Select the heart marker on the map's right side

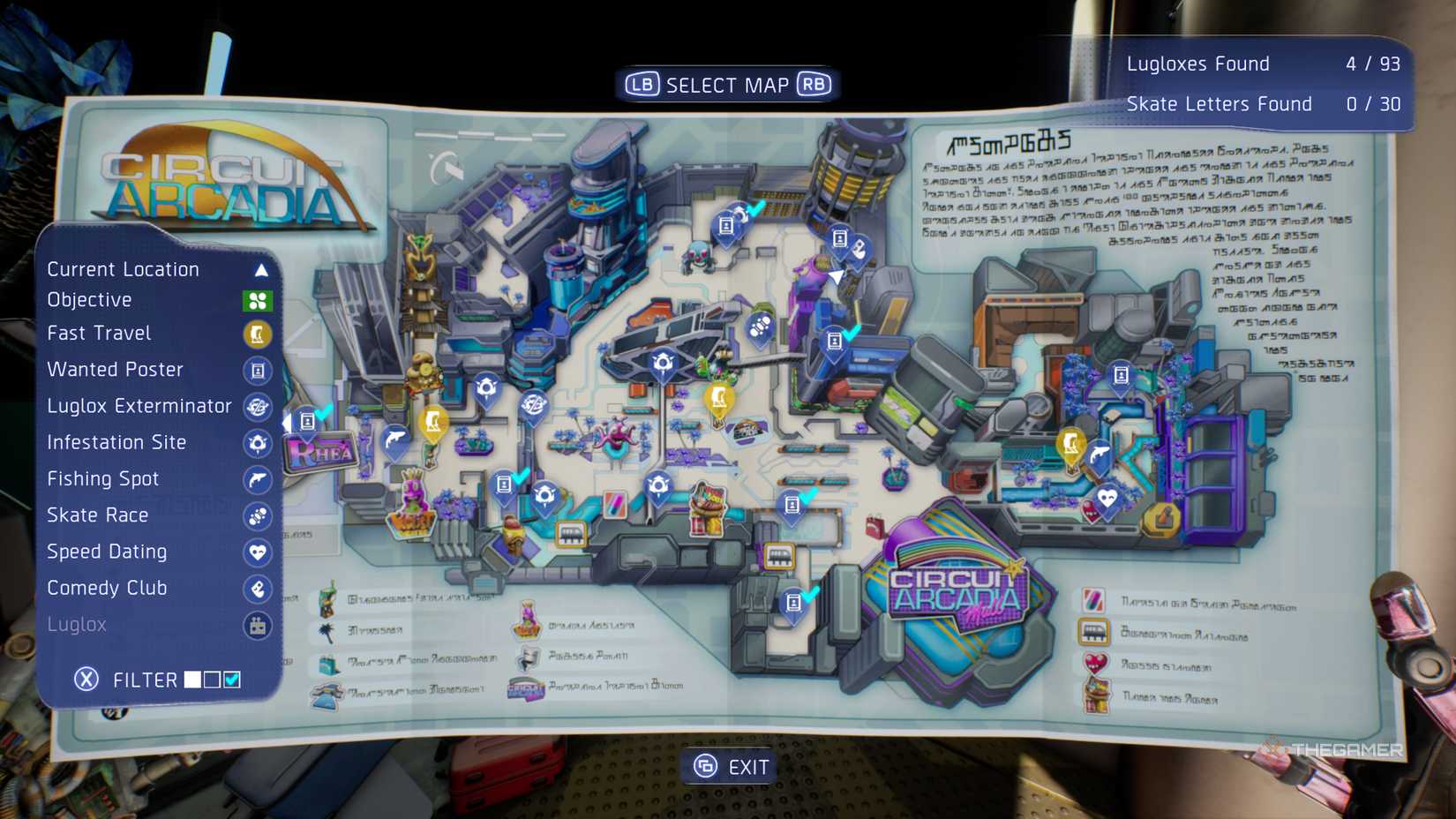tap(1106, 497)
